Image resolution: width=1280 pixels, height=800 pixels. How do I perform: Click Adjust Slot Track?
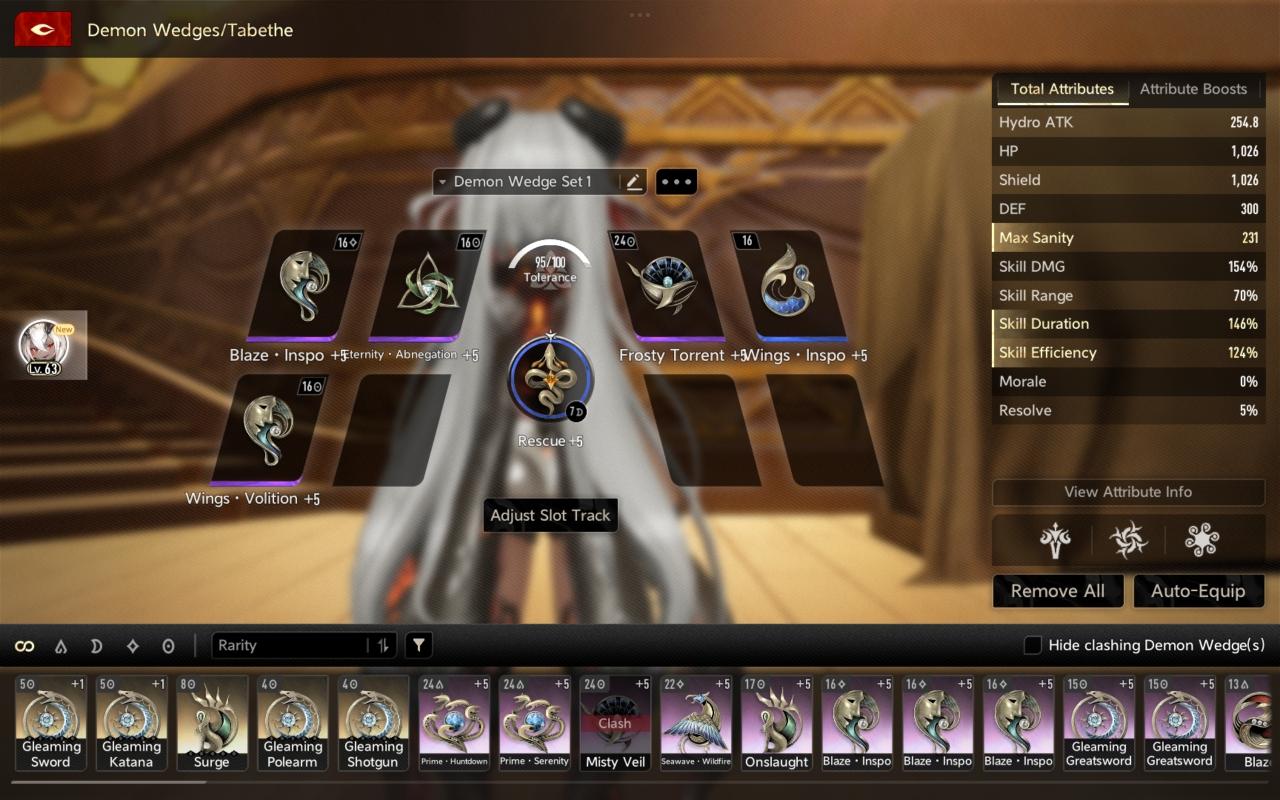click(550, 516)
